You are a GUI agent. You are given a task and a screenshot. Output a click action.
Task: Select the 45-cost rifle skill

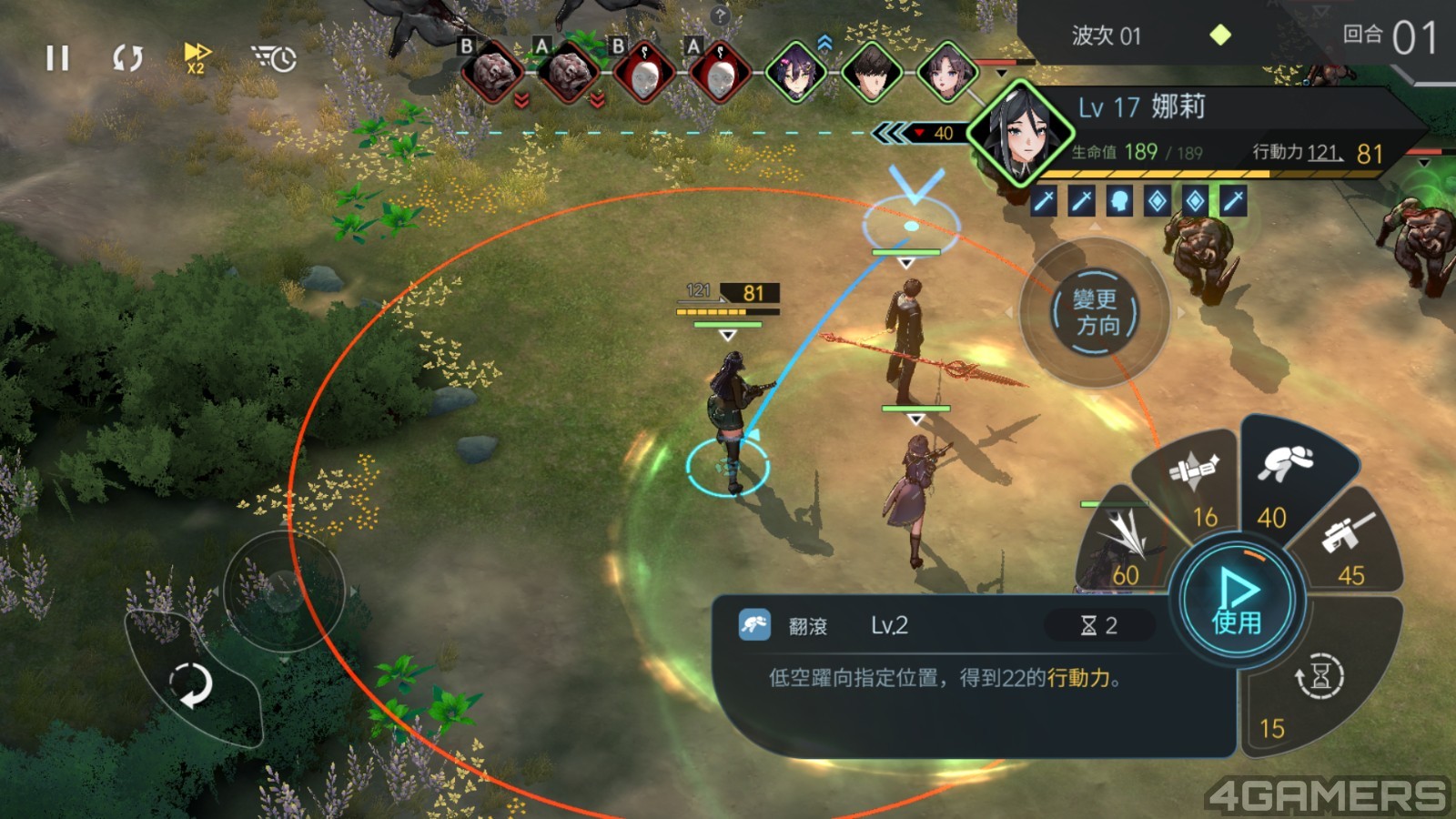(x=1349, y=546)
